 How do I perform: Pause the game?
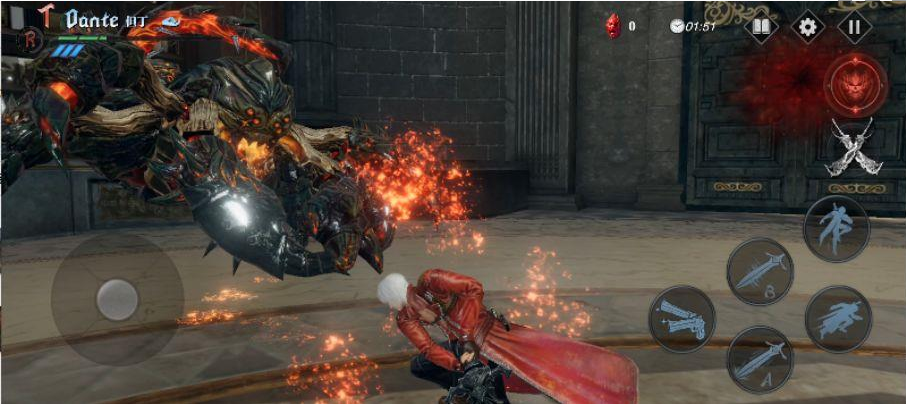tap(853, 27)
